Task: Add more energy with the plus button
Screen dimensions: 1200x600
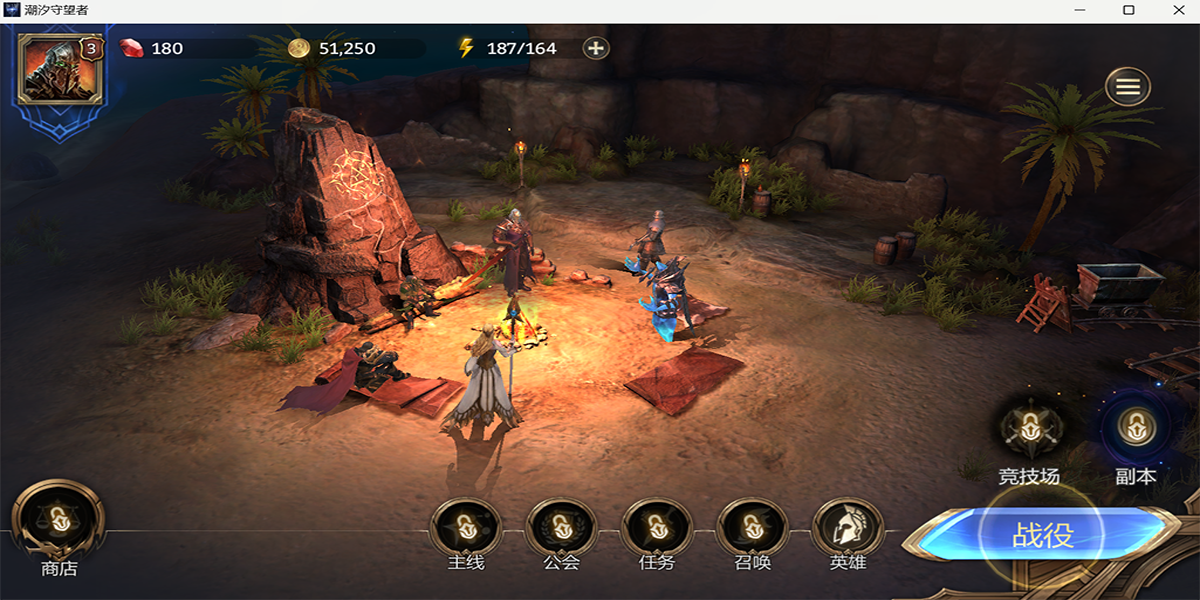Action: pyautogui.click(x=596, y=48)
